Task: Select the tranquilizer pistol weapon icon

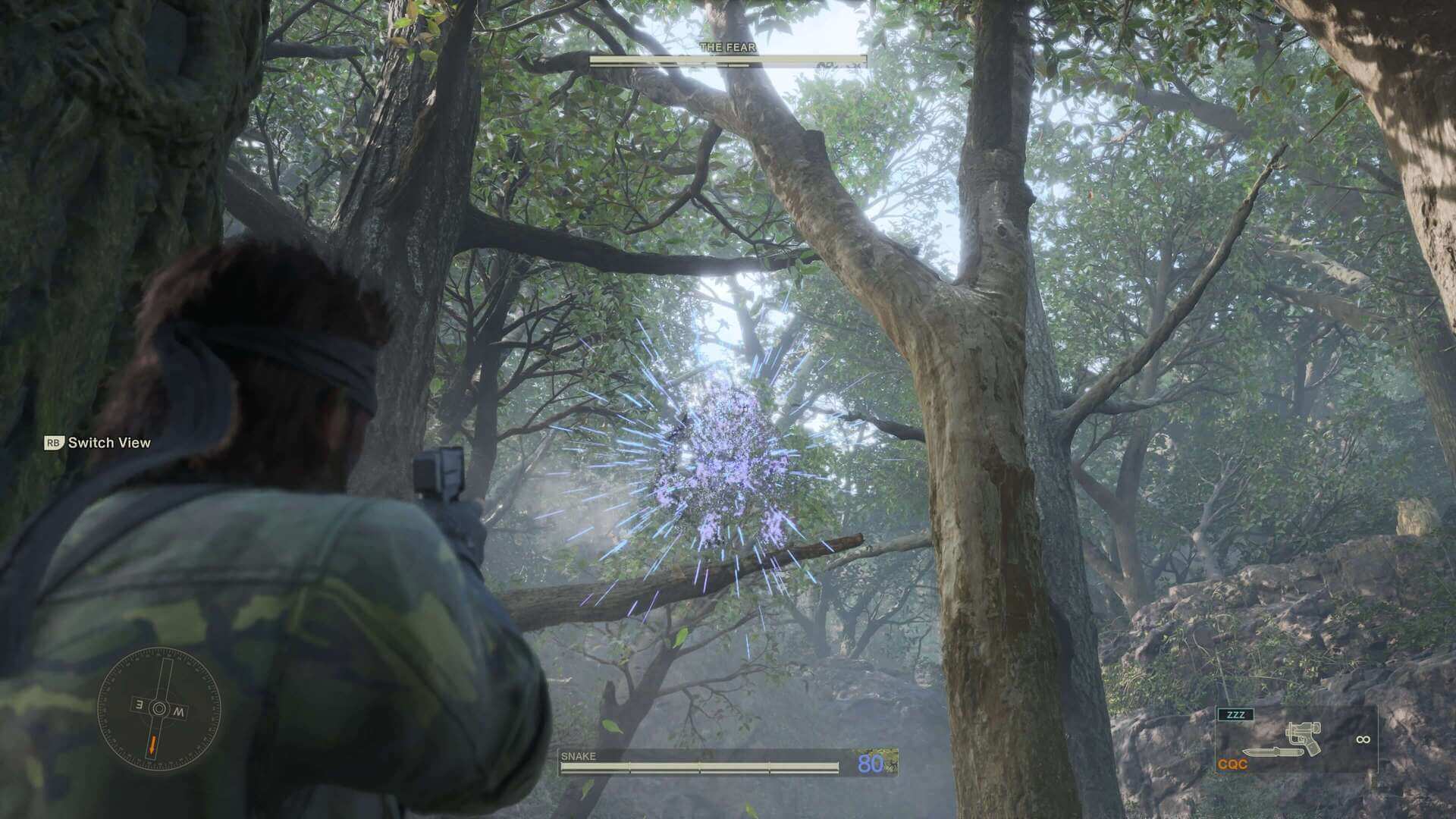Action: click(1303, 739)
